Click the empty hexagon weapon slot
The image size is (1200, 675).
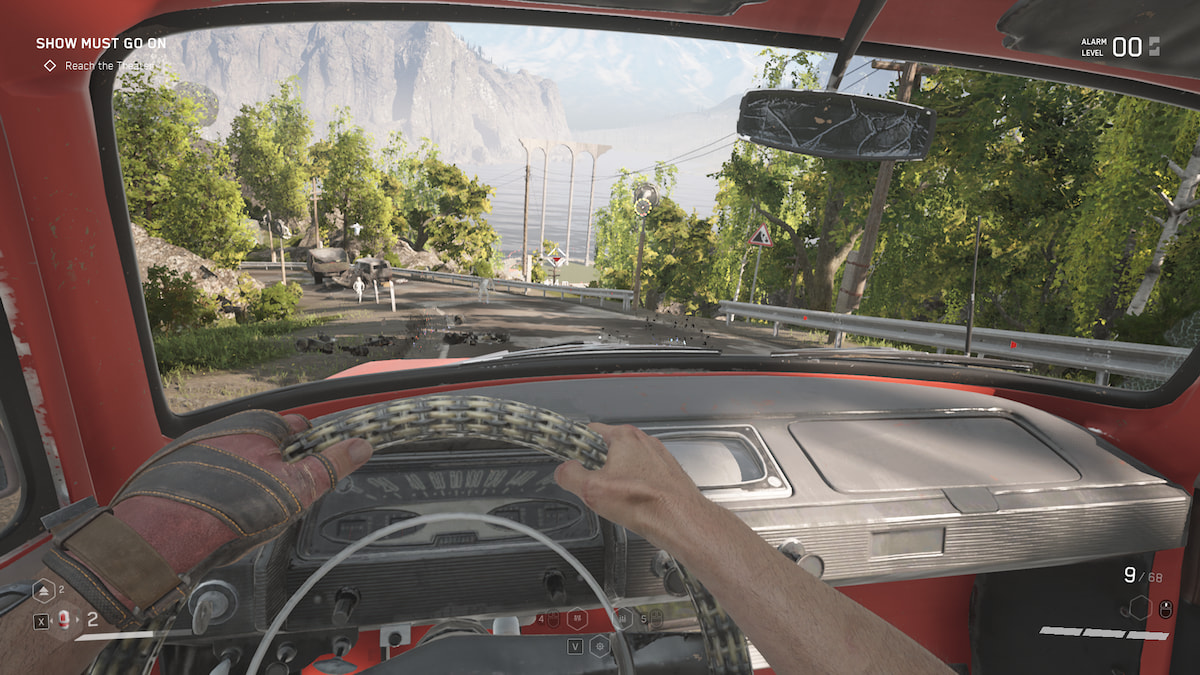point(1138,607)
